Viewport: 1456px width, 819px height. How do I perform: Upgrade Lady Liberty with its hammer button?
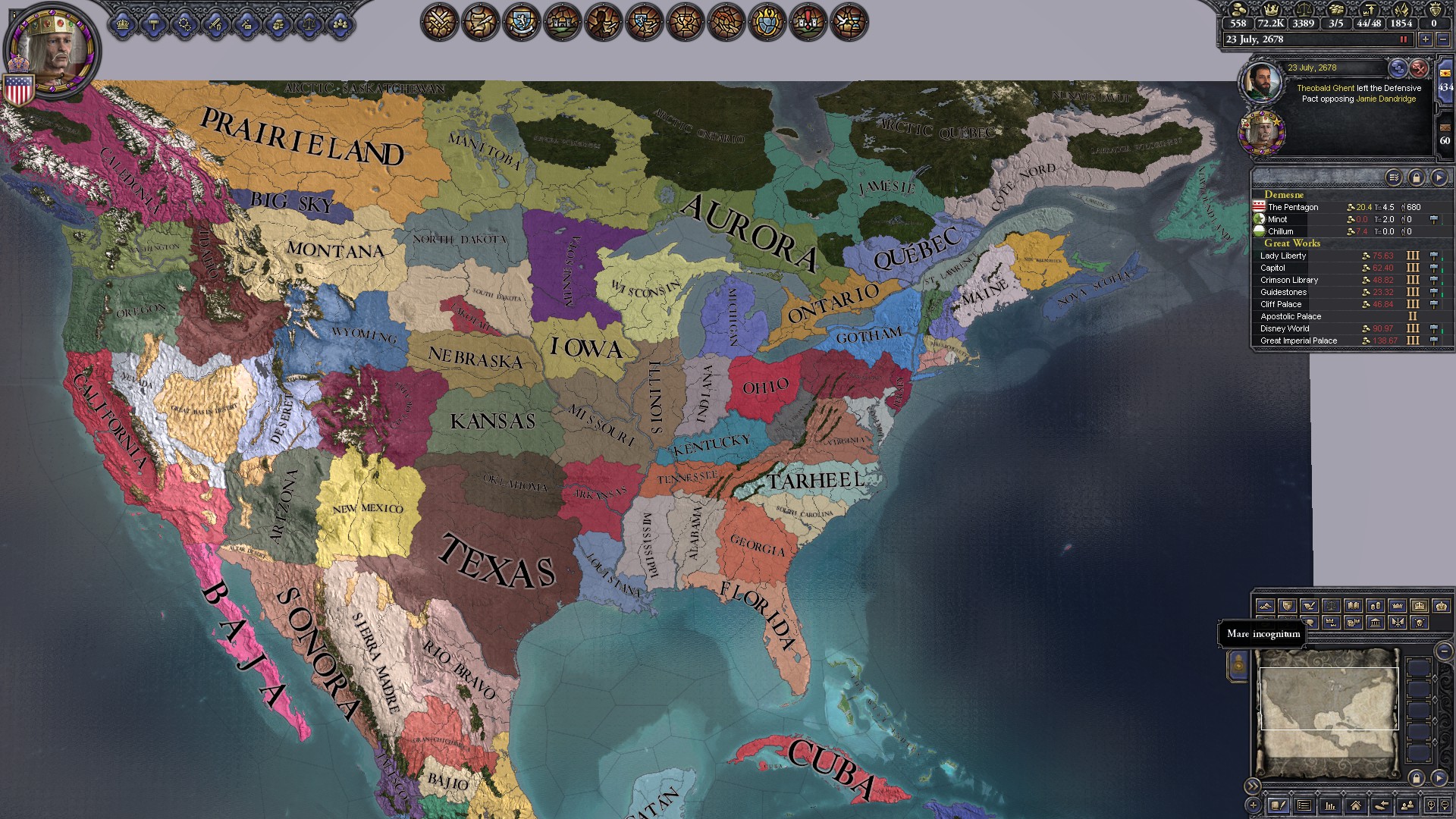[x=1433, y=256]
